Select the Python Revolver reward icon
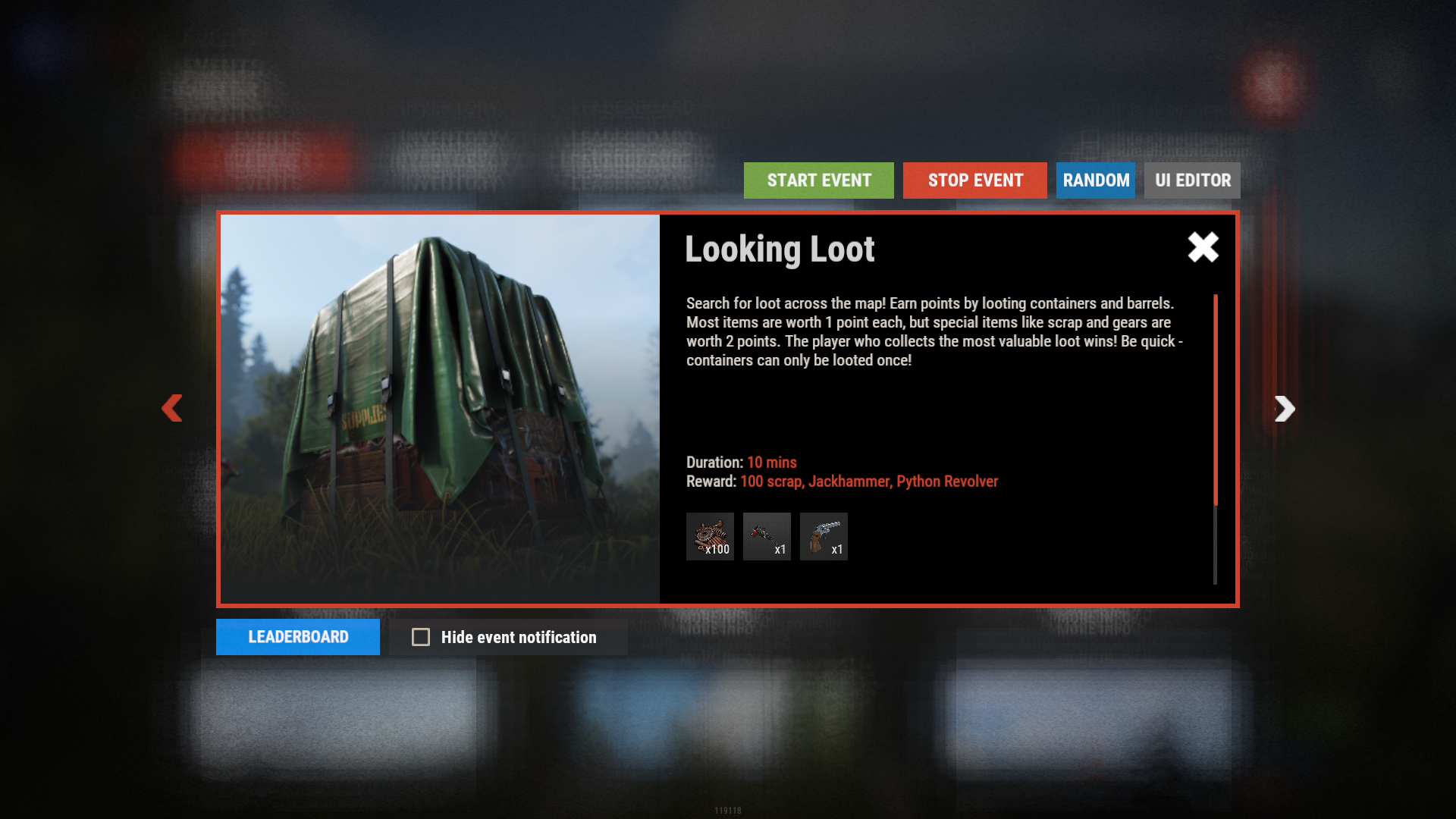Image resolution: width=1456 pixels, height=819 pixels. pyautogui.click(x=824, y=537)
